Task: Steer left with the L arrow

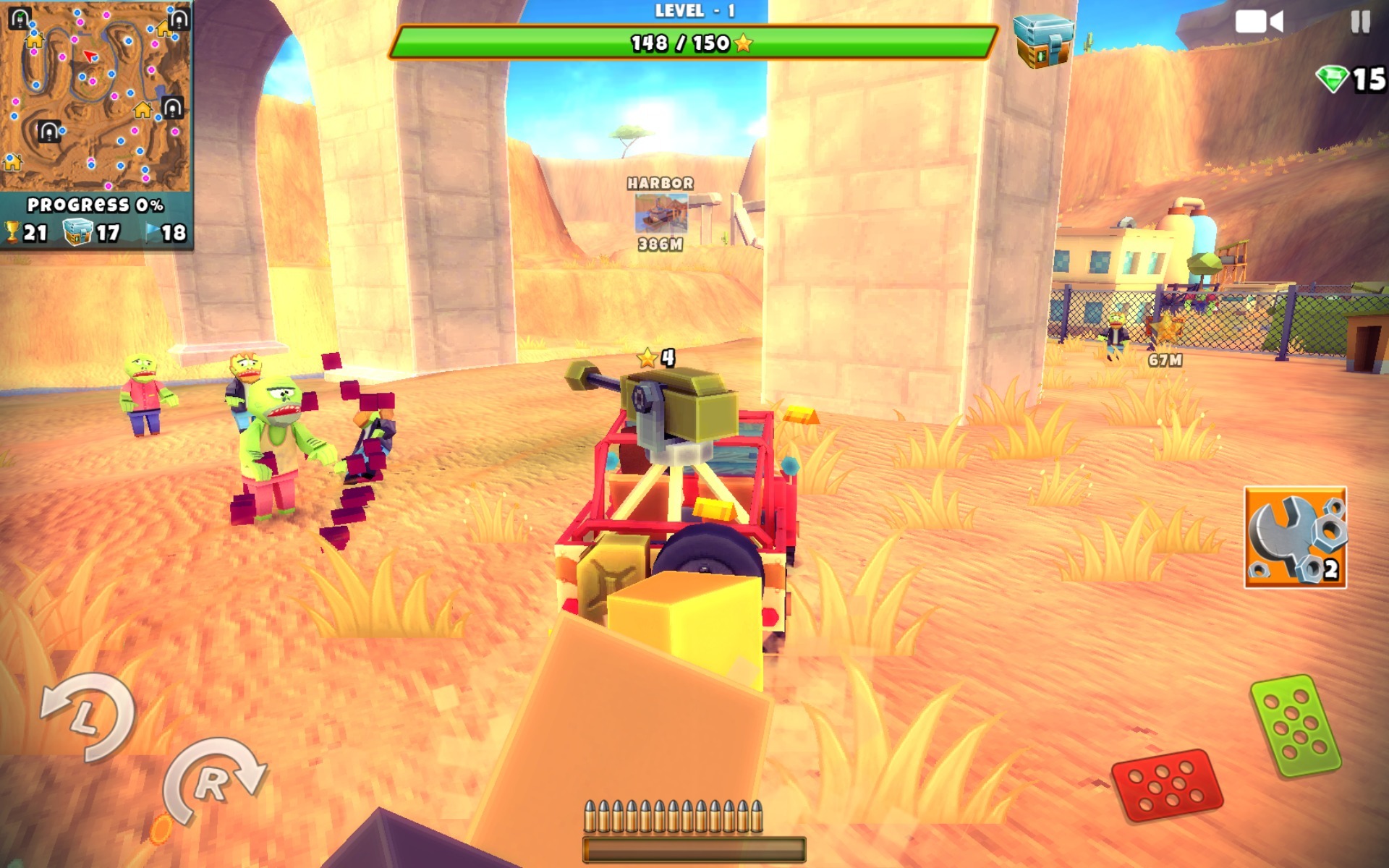Action: coord(88,716)
